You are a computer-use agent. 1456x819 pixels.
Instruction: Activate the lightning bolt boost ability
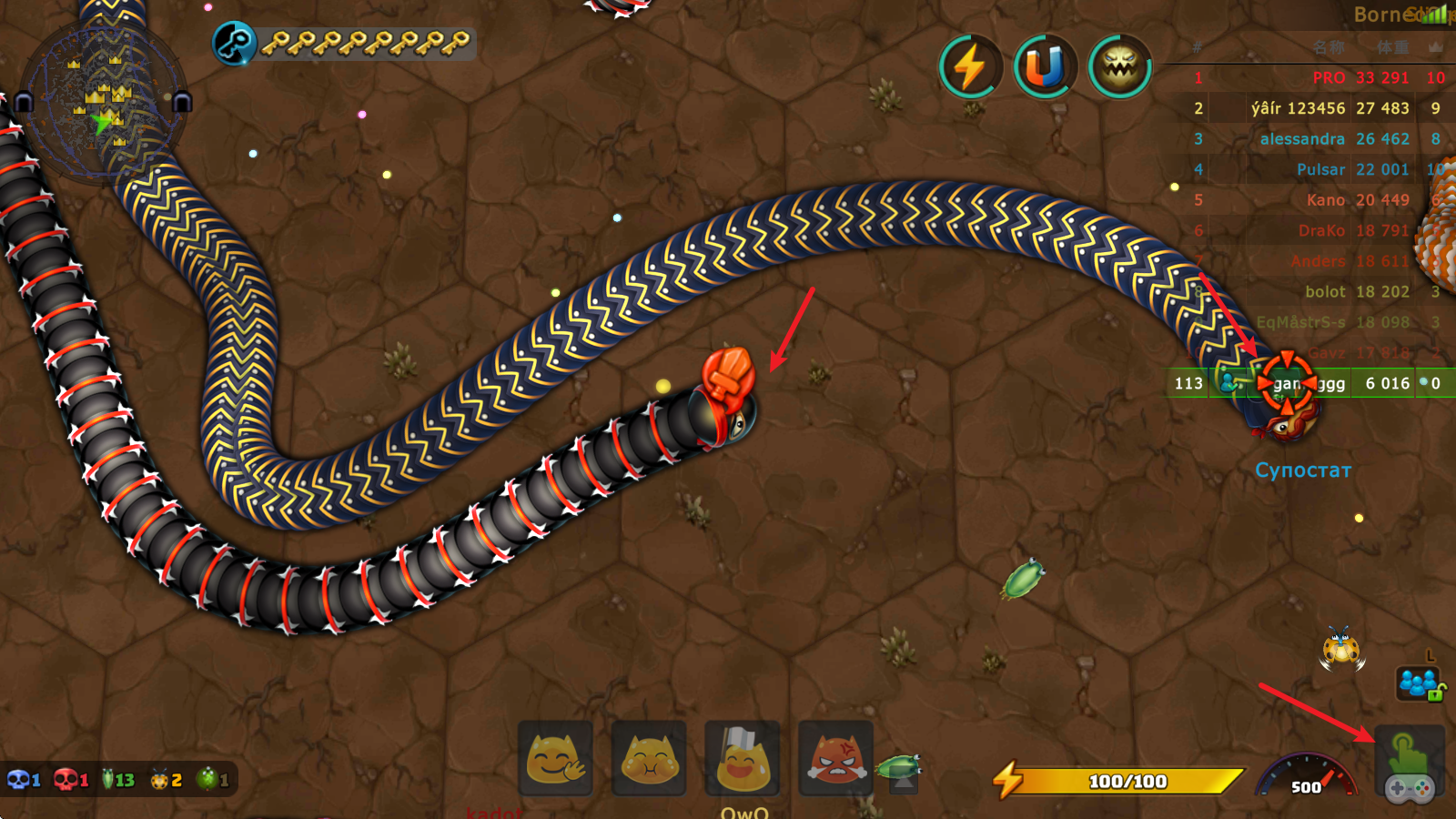tap(969, 67)
